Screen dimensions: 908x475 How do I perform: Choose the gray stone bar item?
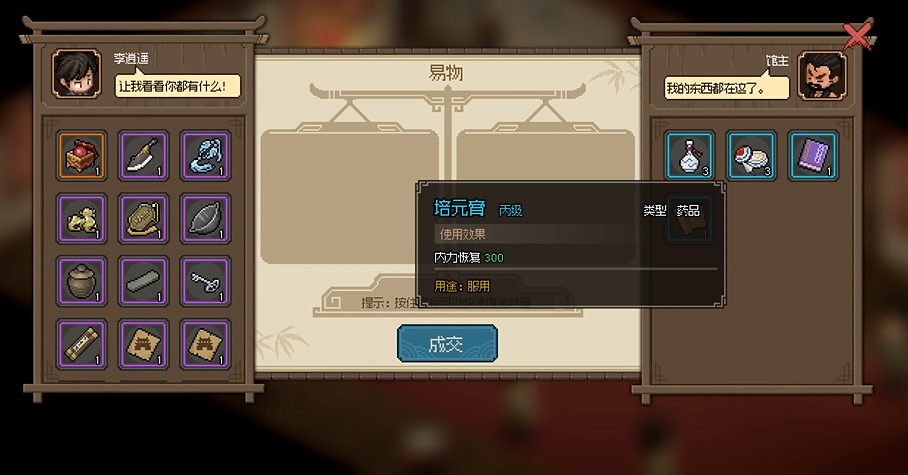(143, 281)
